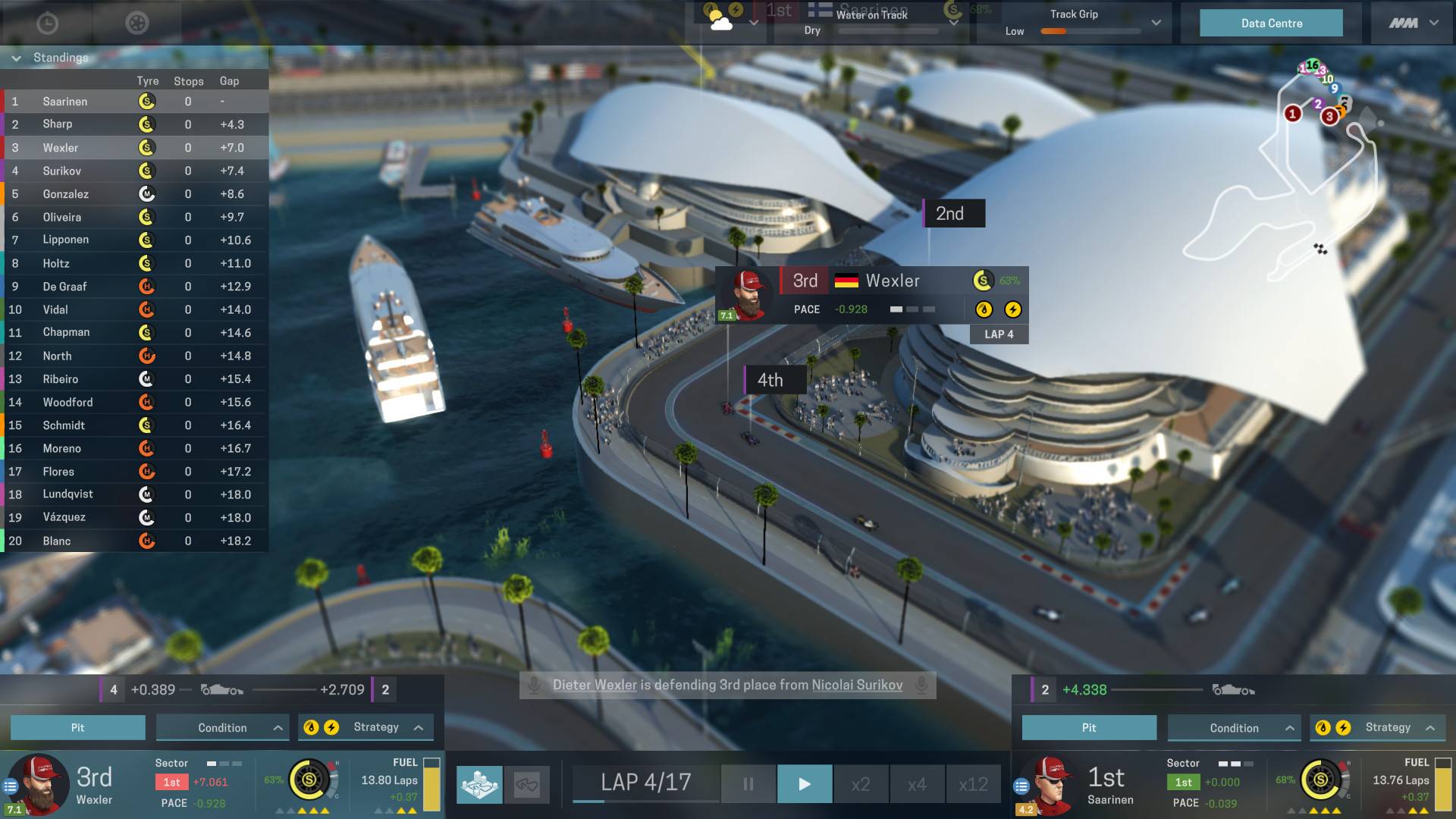
Task: Select the 2D track map view icon
Action: (528, 784)
